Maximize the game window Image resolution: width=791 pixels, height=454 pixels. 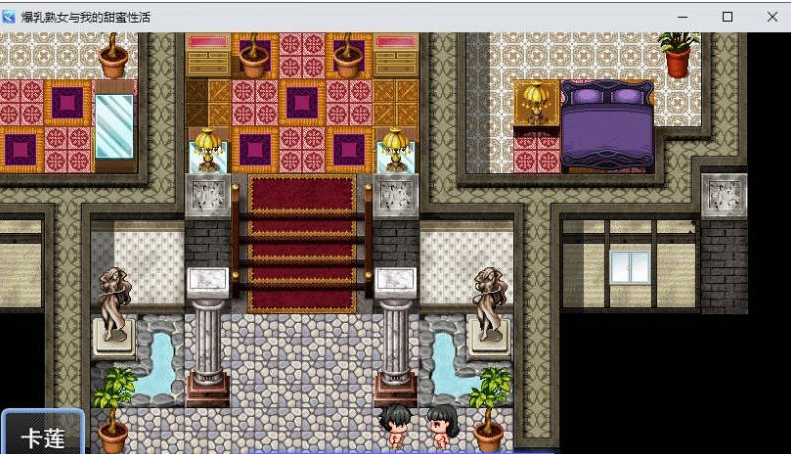click(x=728, y=17)
